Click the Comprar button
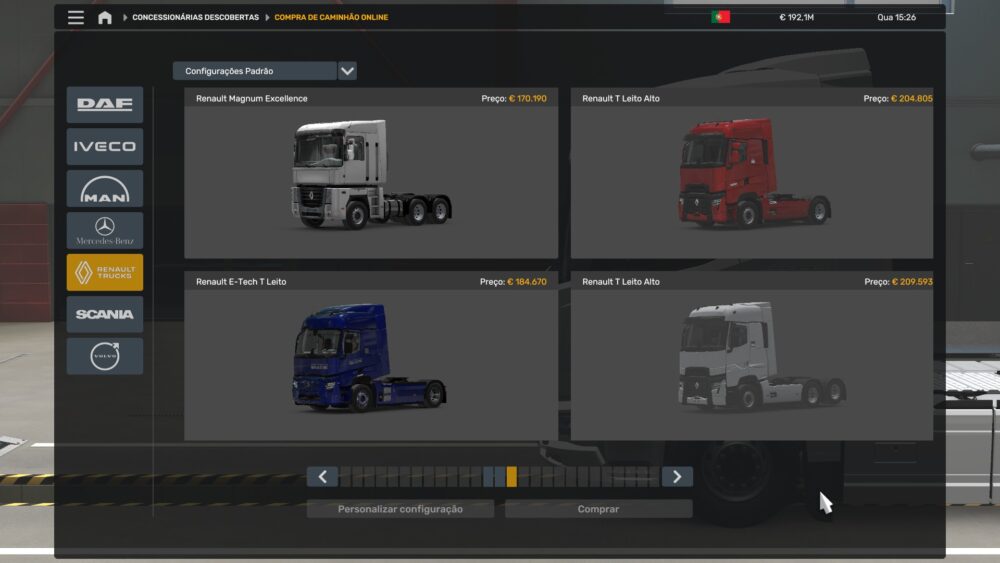The height and width of the screenshot is (563, 1000). (x=598, y=509)
